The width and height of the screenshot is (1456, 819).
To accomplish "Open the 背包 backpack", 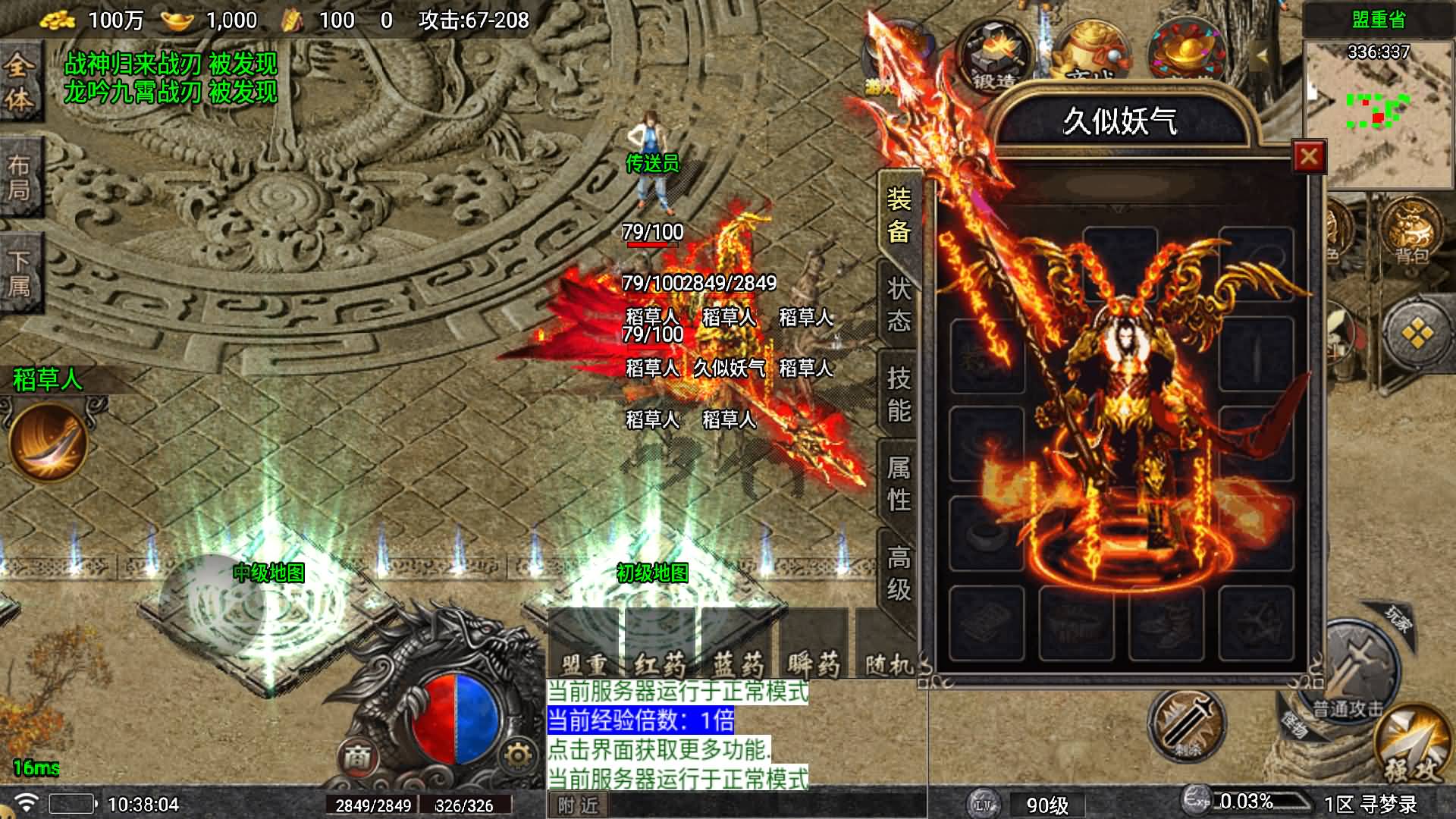I will pos(1411,231).
